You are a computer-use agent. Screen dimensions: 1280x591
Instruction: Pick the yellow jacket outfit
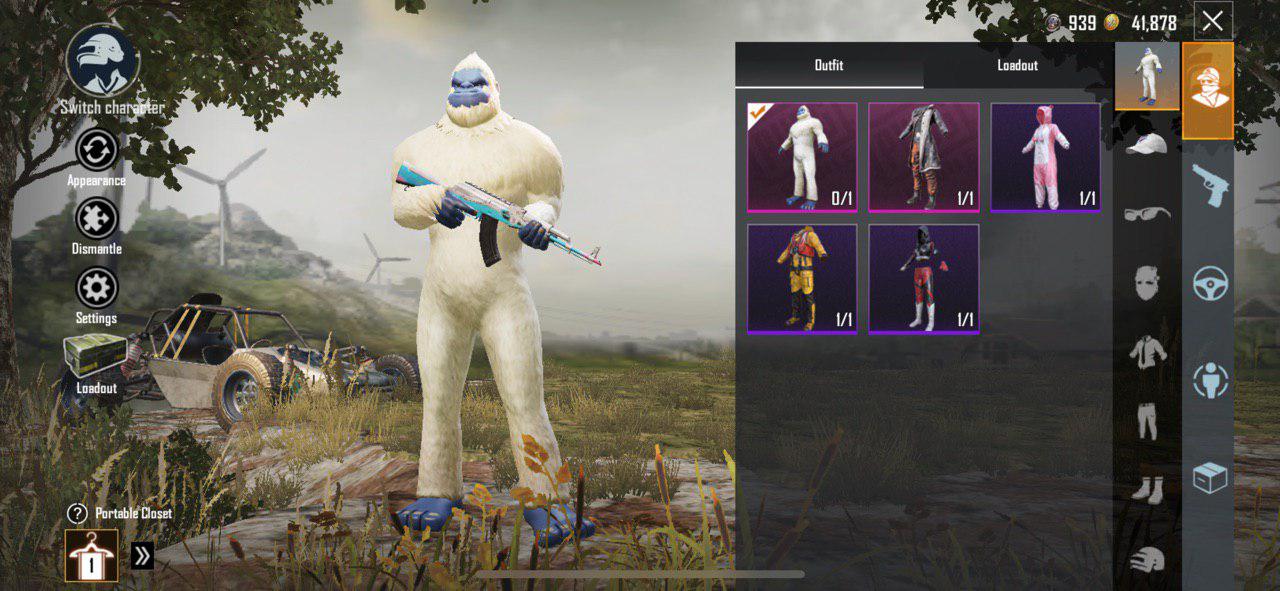pyautogui.click(x=802, y=278)
